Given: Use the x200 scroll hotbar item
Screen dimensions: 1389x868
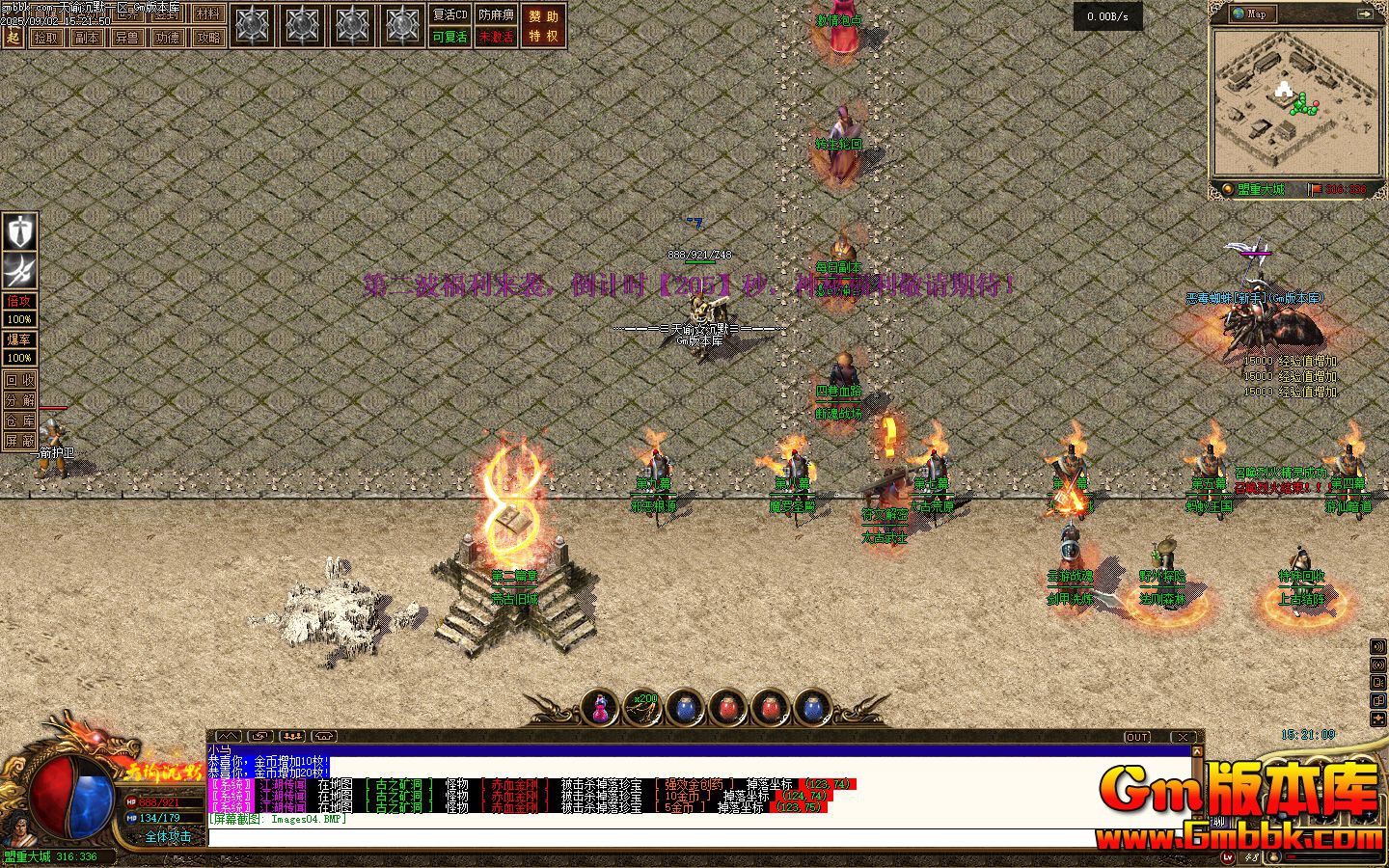Looking at the screenshot, I should pos(641,708).
